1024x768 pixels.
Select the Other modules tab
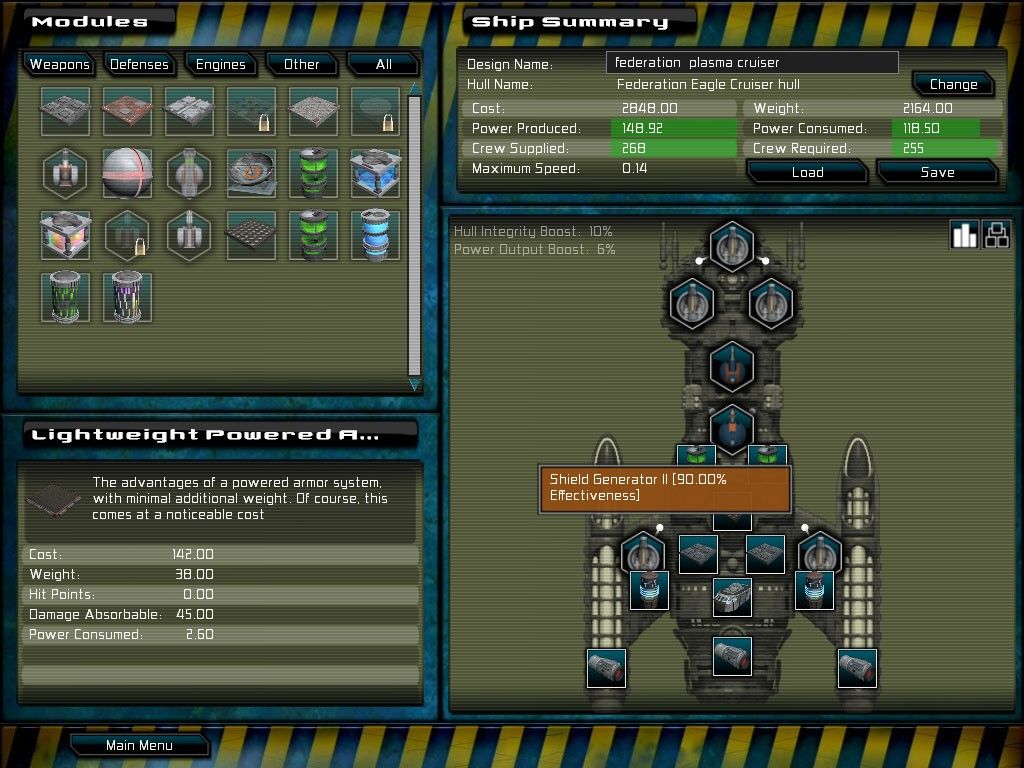click(301, 64)
